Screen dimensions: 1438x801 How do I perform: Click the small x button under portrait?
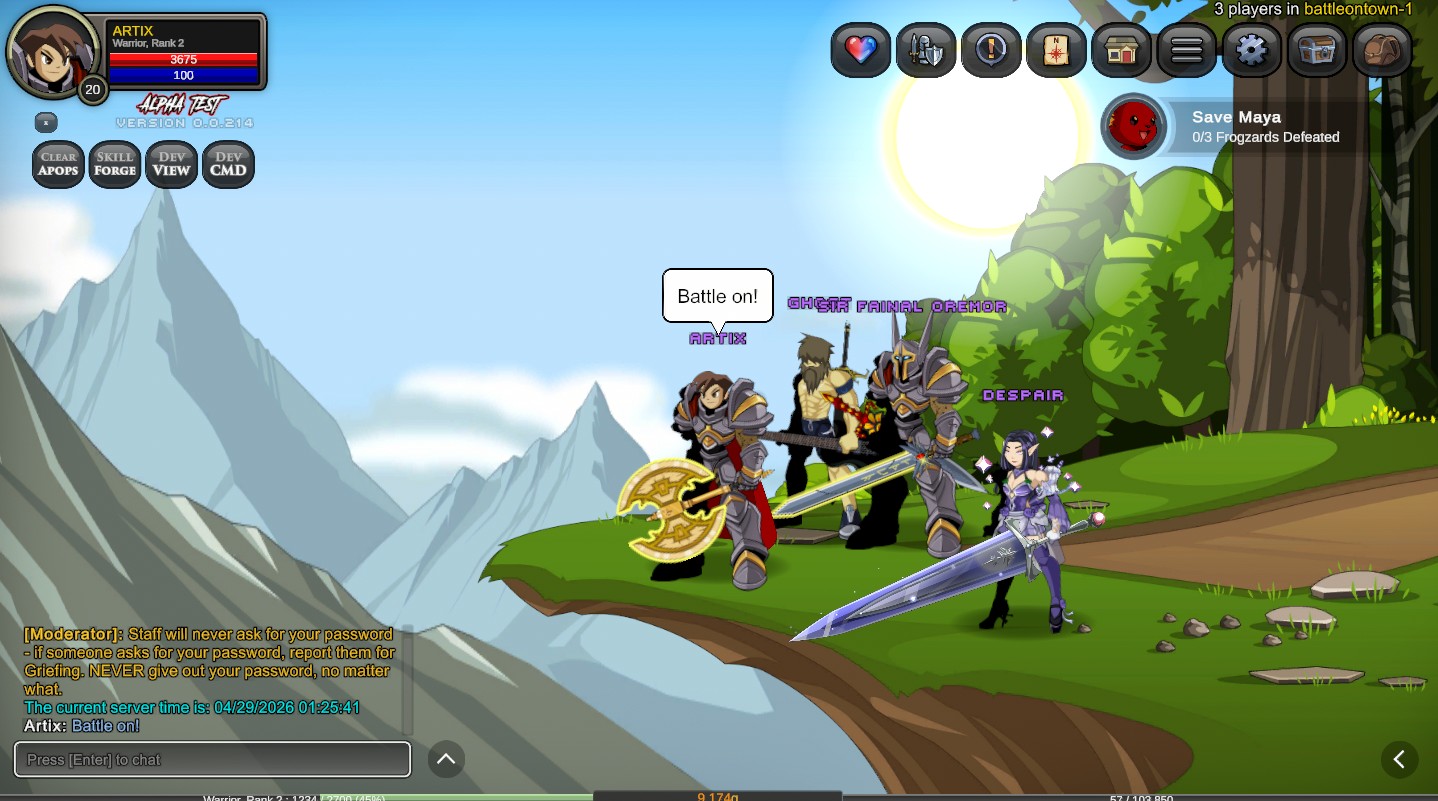(x=46, y=122)
